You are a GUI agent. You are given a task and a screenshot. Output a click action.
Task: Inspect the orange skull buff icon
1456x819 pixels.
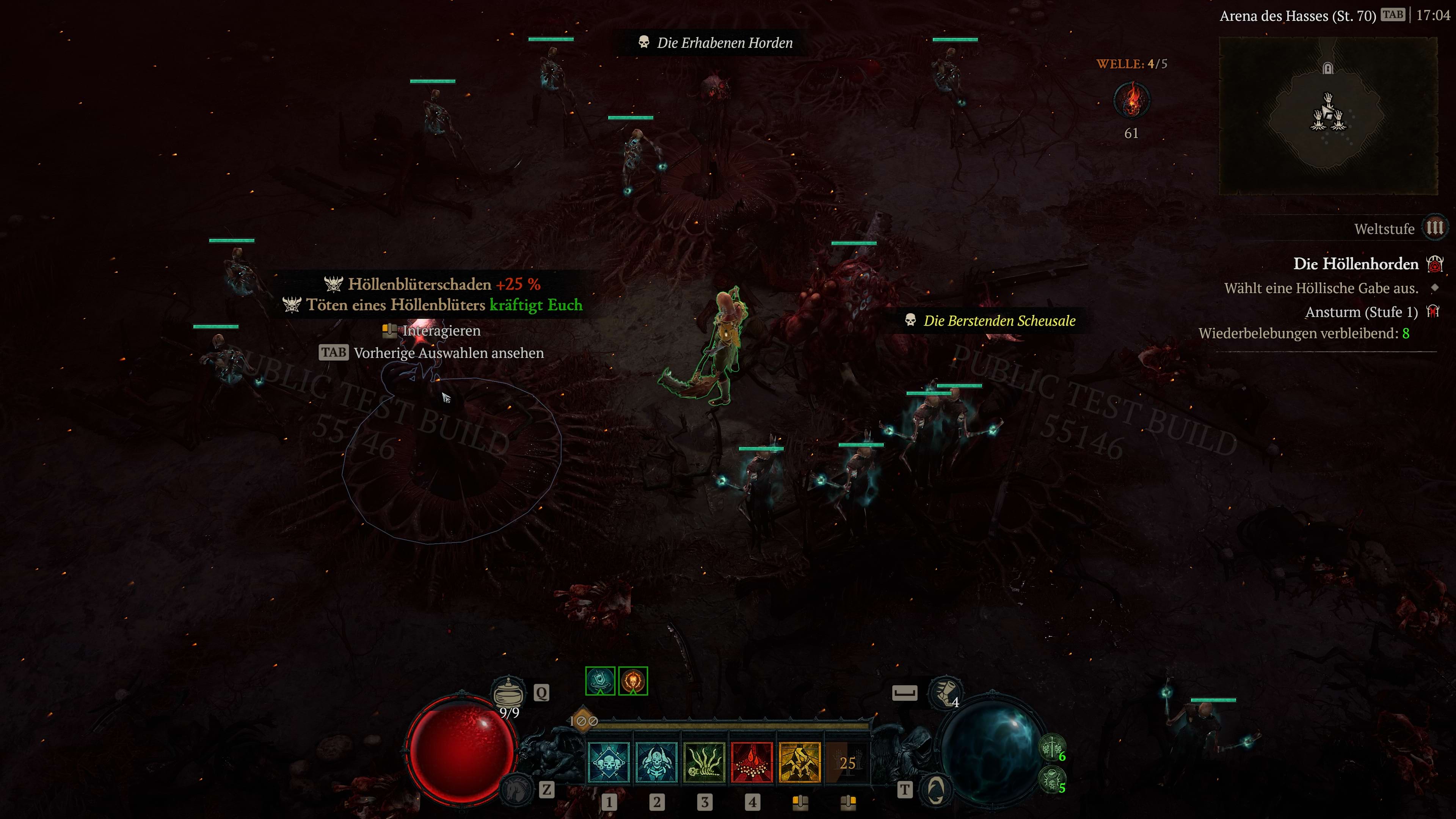632,681
